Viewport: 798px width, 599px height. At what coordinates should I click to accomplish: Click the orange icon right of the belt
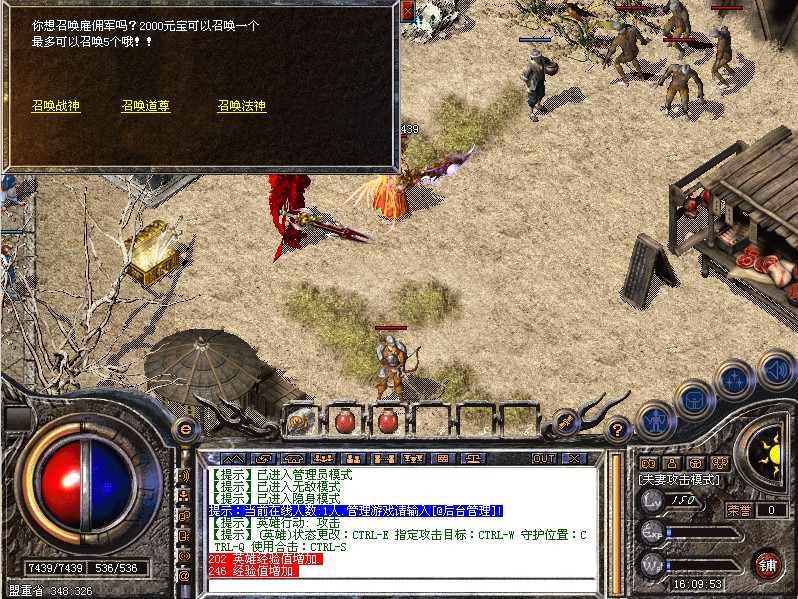coord(566,422)
